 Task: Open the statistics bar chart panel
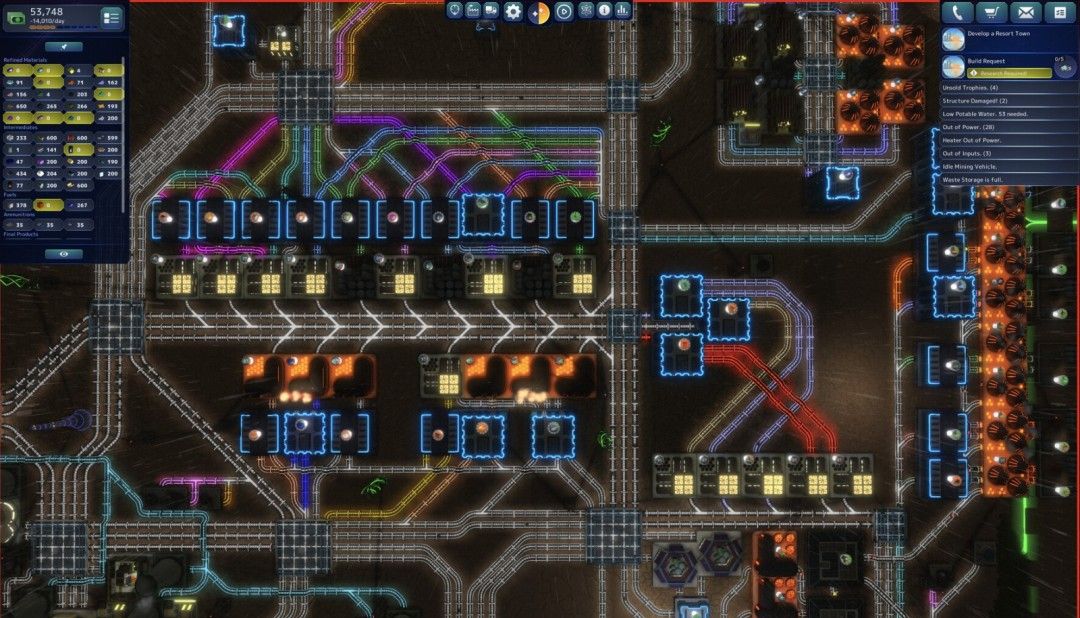coord(623,11)
